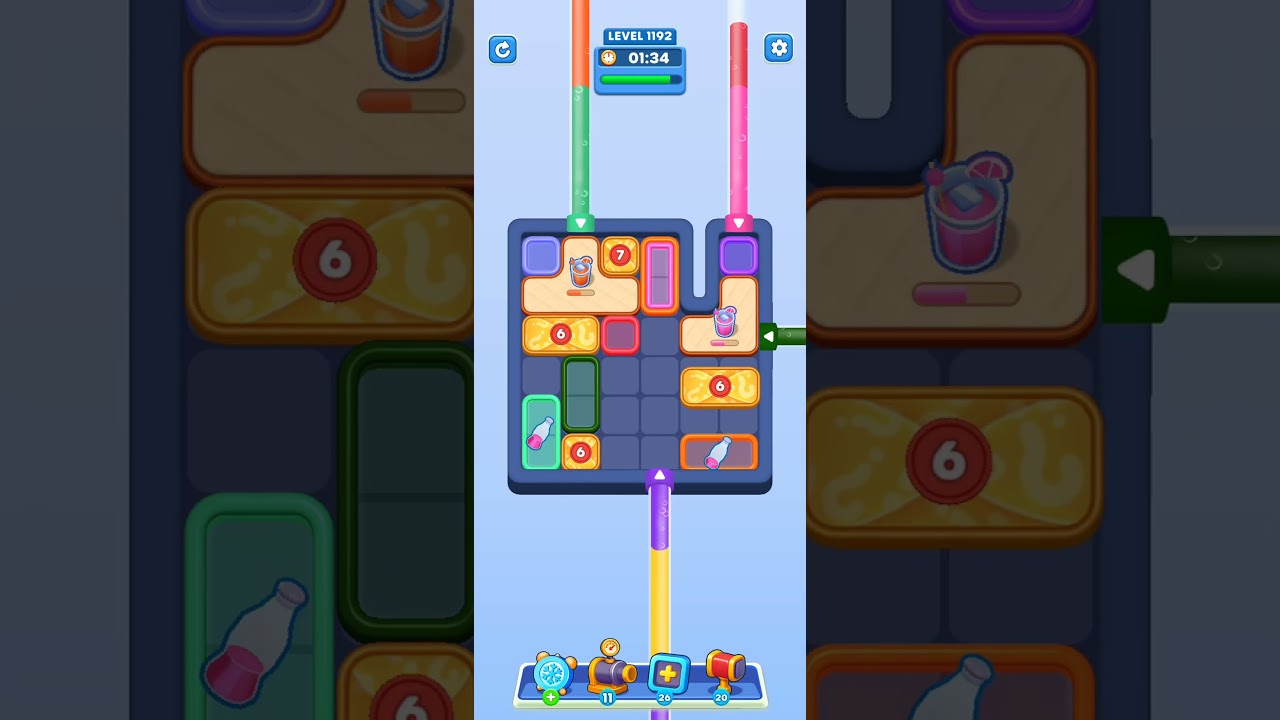The image size is (1280, 720).
Task: Select the orange juice glass tile
Action: pos(582,272)
